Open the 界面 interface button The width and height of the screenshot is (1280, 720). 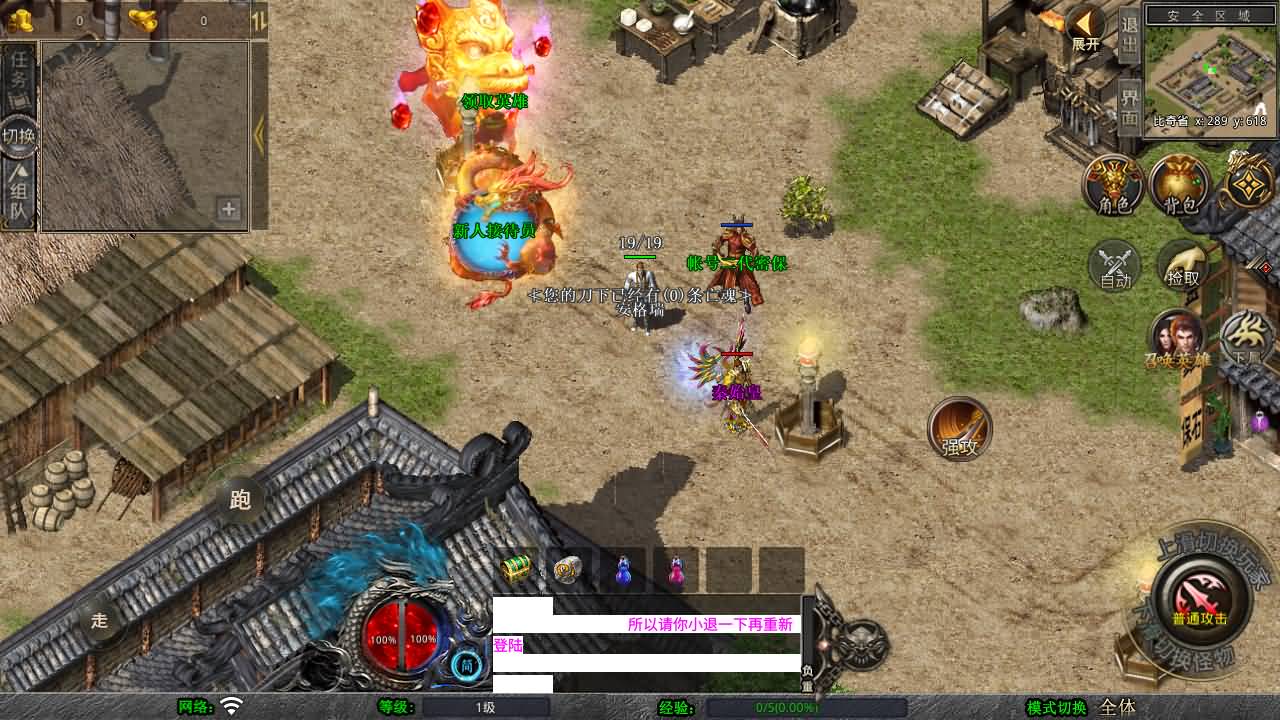click(x=1129, y=105)
